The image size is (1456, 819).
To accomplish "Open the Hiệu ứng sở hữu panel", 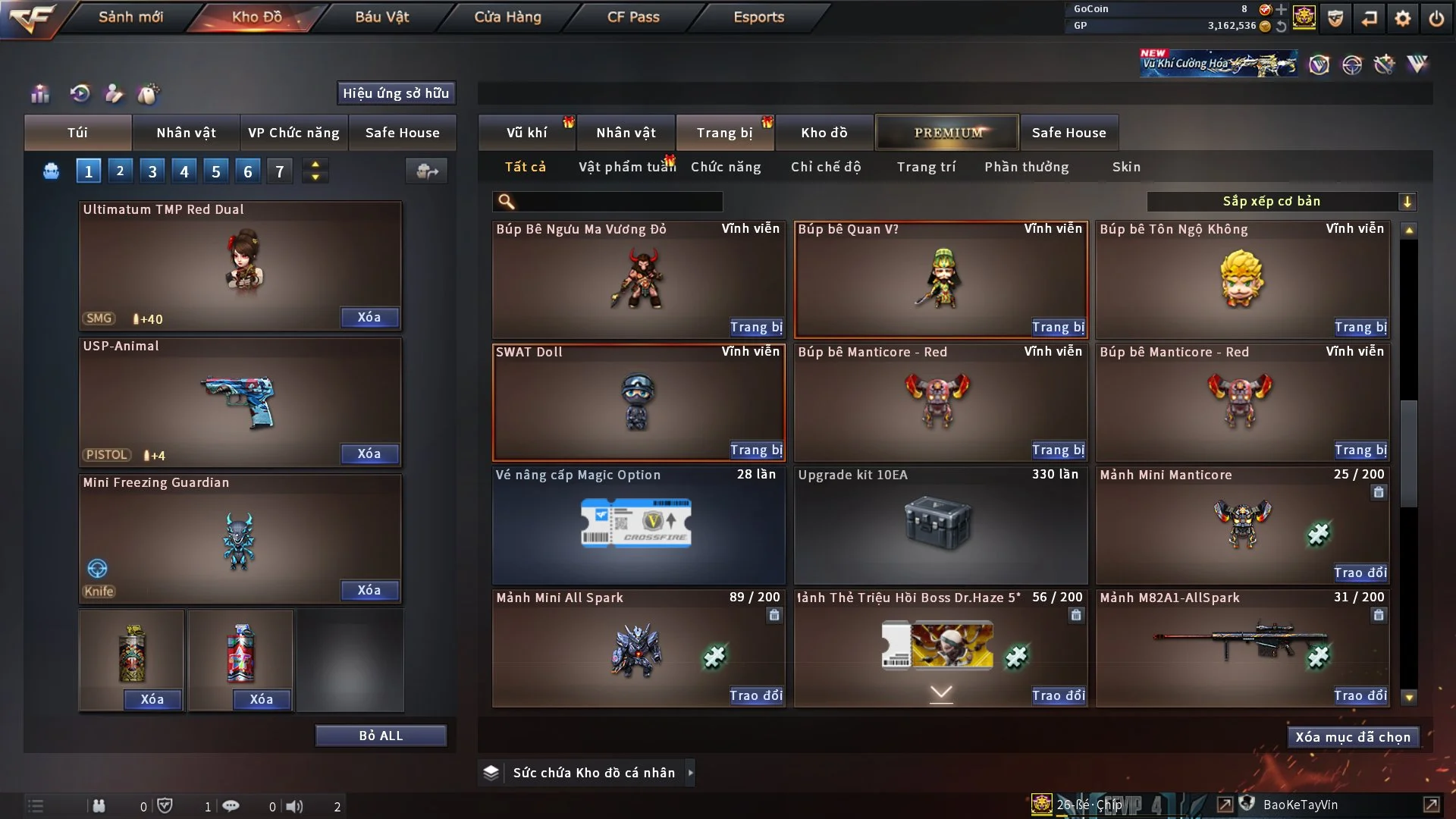I will [x=396, y=93].
